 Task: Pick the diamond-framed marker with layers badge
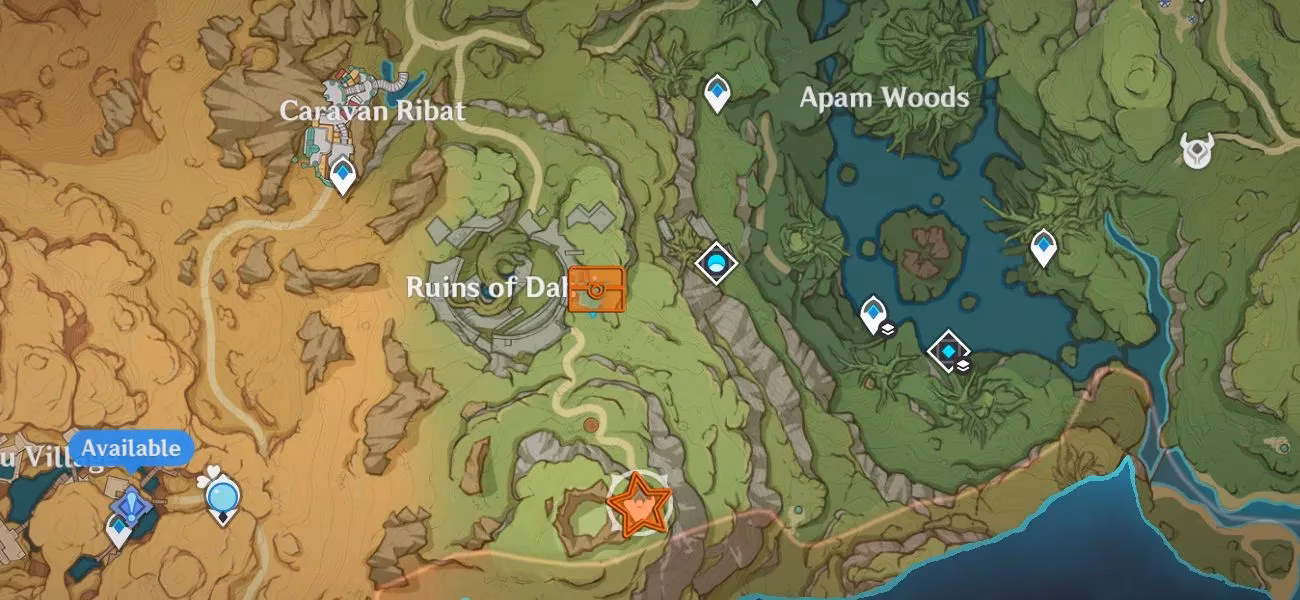(946, 351)
